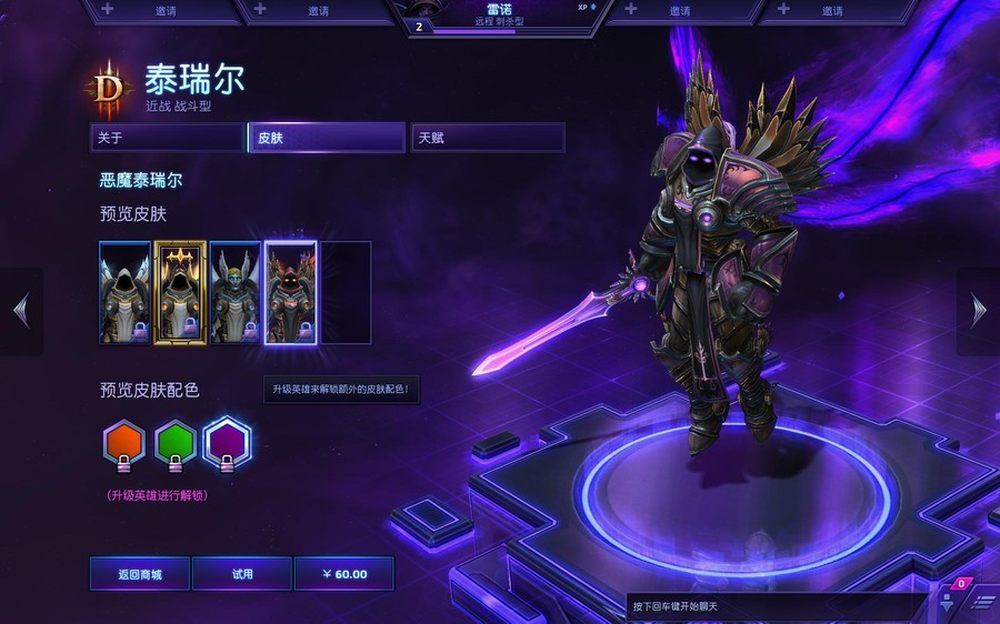Try the hero with 试用
This screenshot has width=1000, height=624.
coord(242,574)
